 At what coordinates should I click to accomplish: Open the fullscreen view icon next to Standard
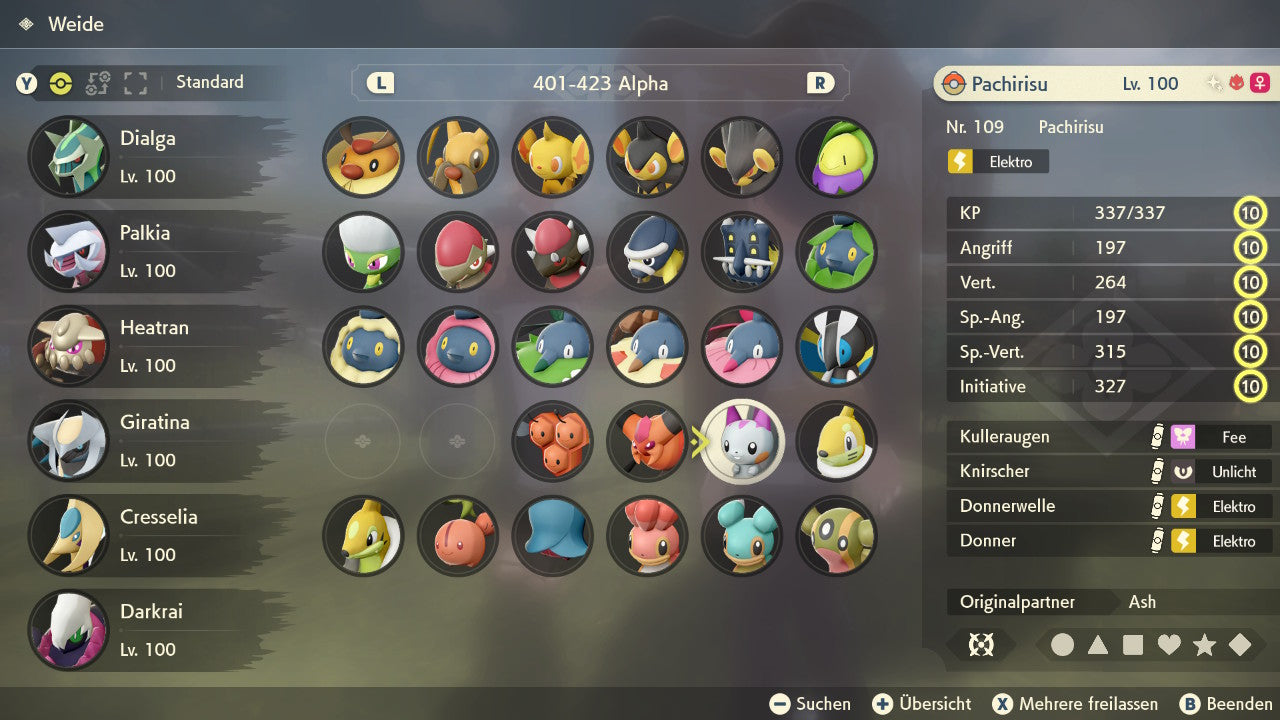point(137,84)
